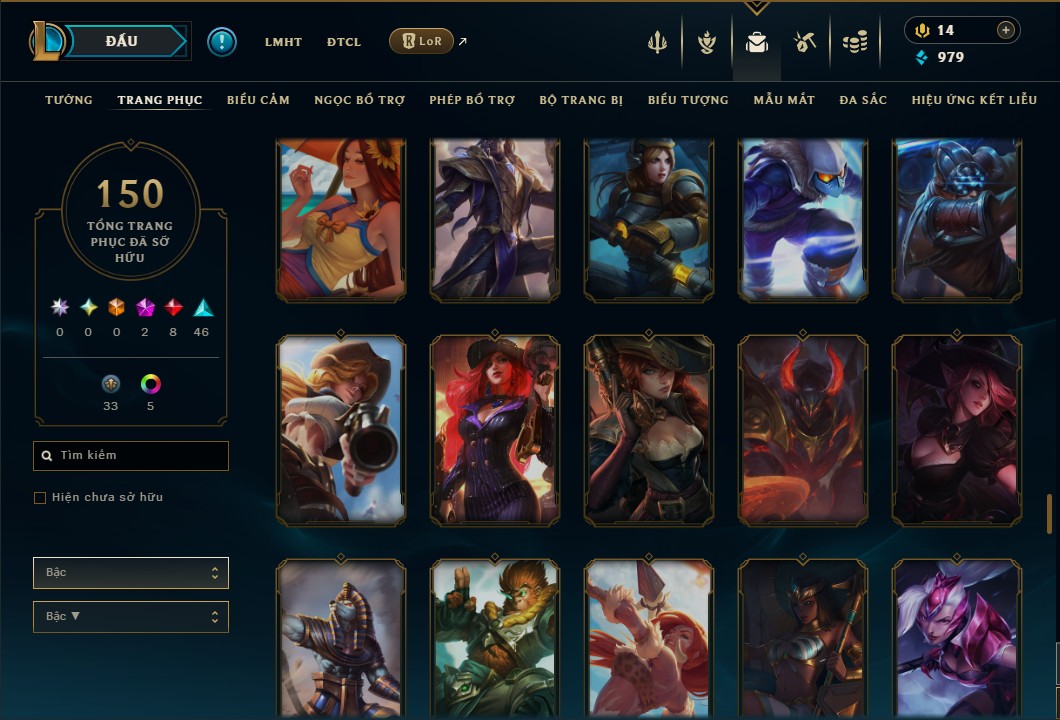Image resolution: width=1060 pixels, height=720 pixels.
Task: Show the BIỂU TƯỢNG tab
Action: click(x=688, y=100)
